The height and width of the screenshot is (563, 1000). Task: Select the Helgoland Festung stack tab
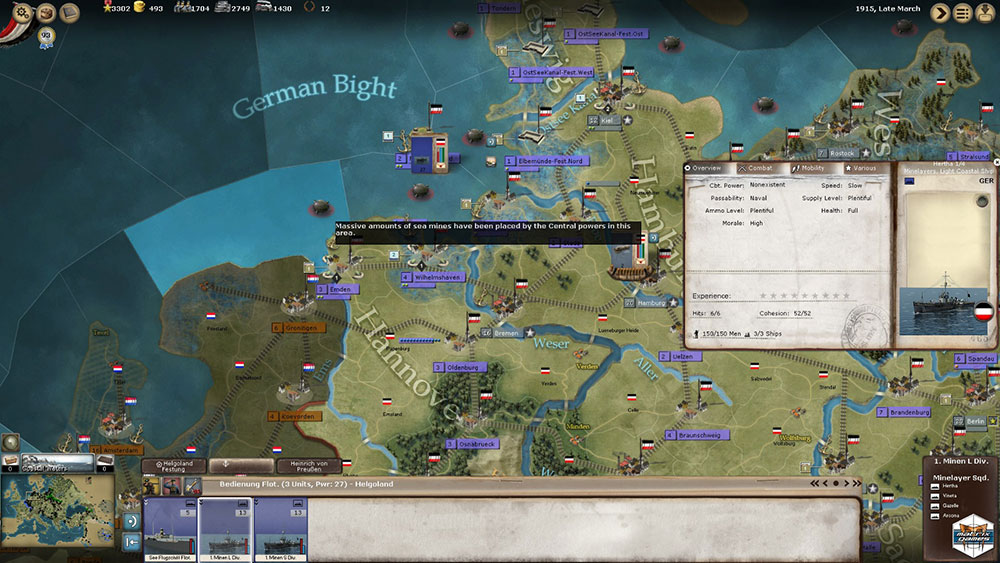(174, 466)
